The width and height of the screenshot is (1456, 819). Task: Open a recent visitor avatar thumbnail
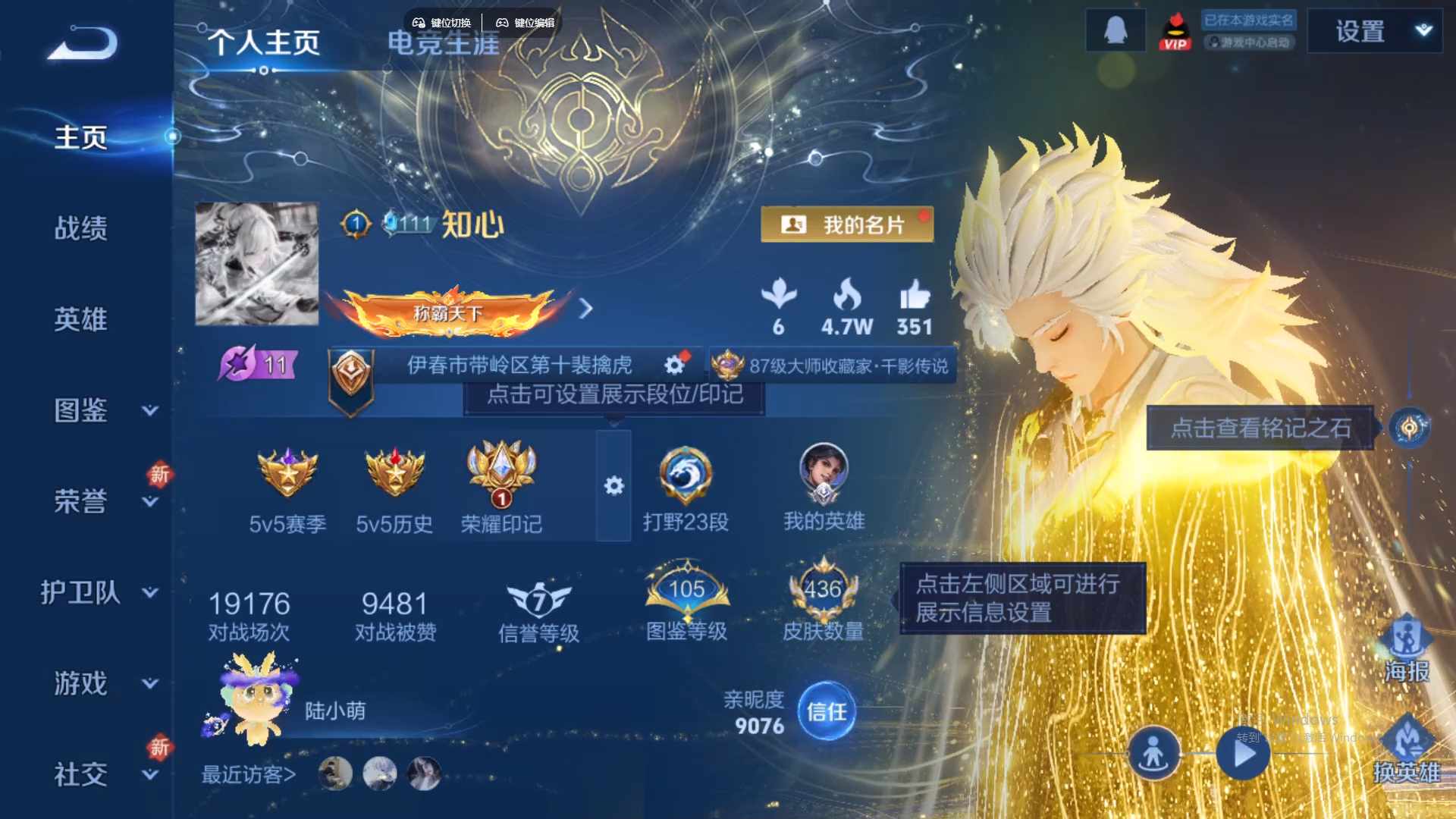pos(334,772)
